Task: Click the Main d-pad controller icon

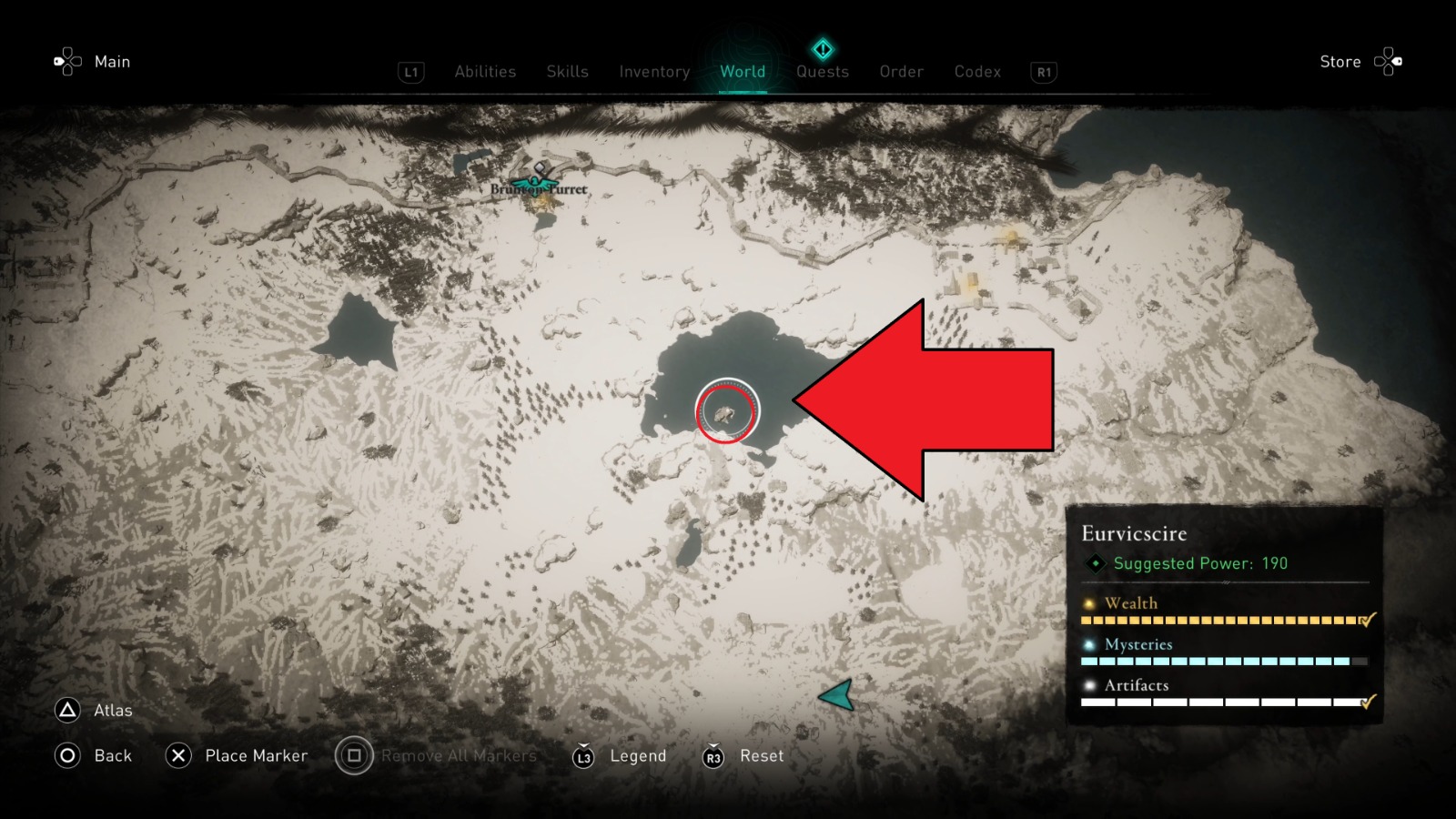Action: tap(66, 61)
